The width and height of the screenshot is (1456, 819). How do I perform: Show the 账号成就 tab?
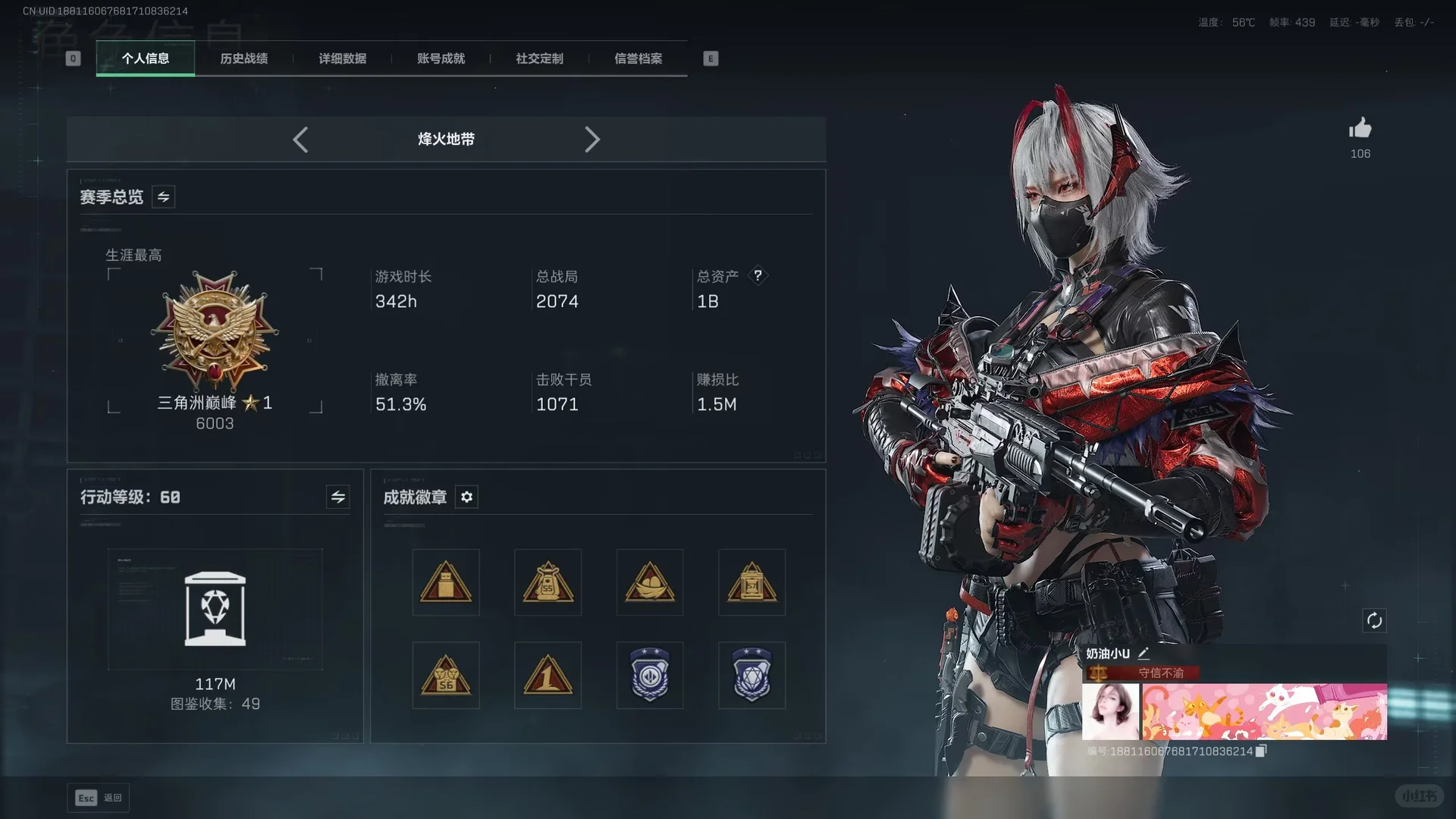(441, 58)
